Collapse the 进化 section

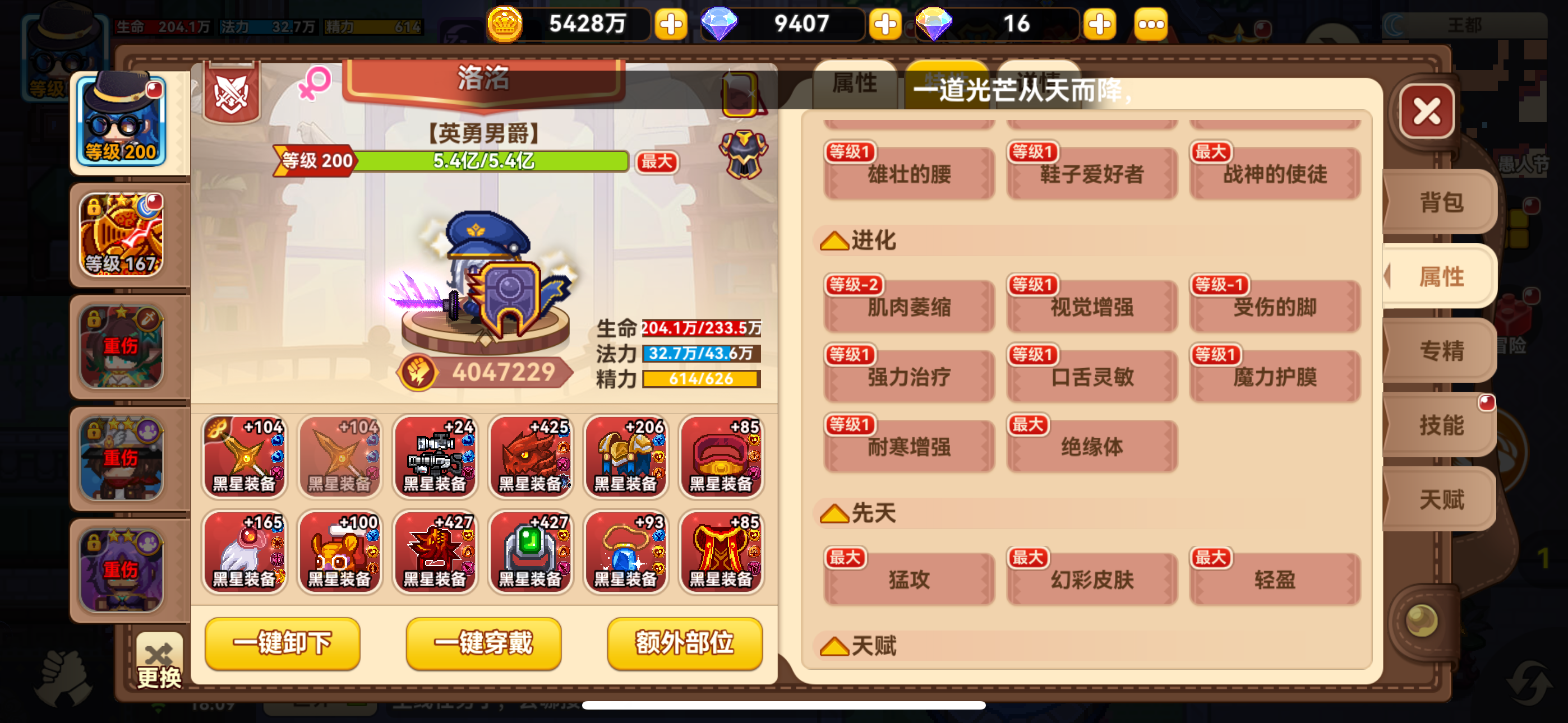coord(836,240)
